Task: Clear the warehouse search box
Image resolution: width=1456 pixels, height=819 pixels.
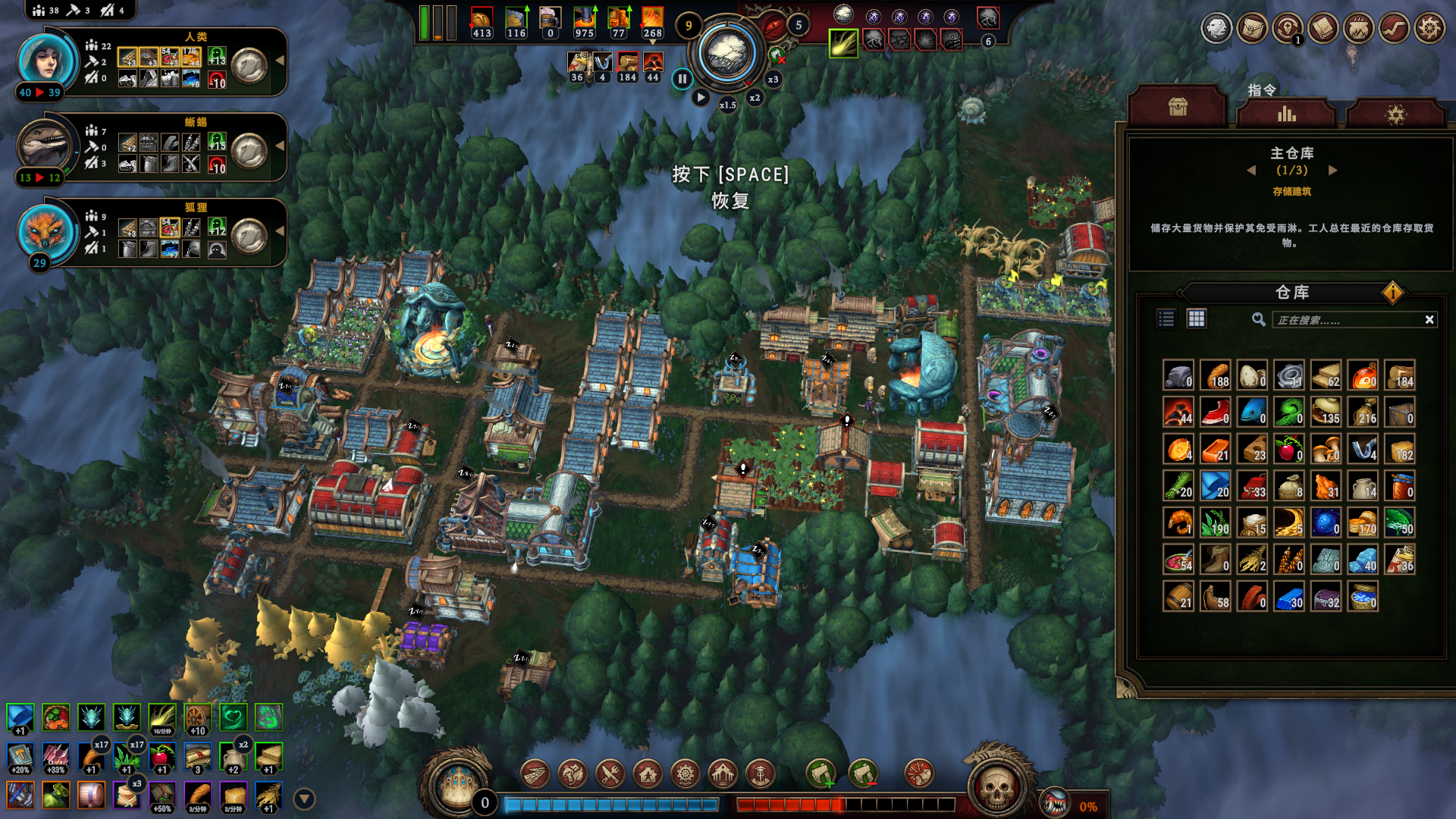Action: pyautogui.click(x=1429, y=320)
